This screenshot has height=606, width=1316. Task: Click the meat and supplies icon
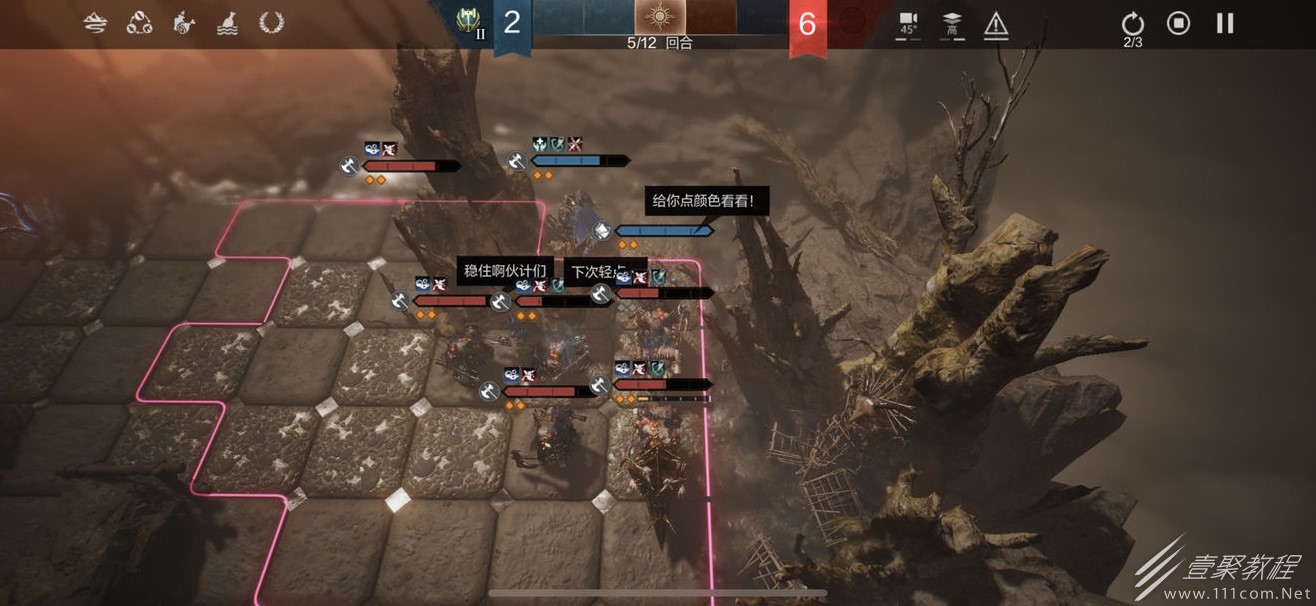click(x=183, y=23)
